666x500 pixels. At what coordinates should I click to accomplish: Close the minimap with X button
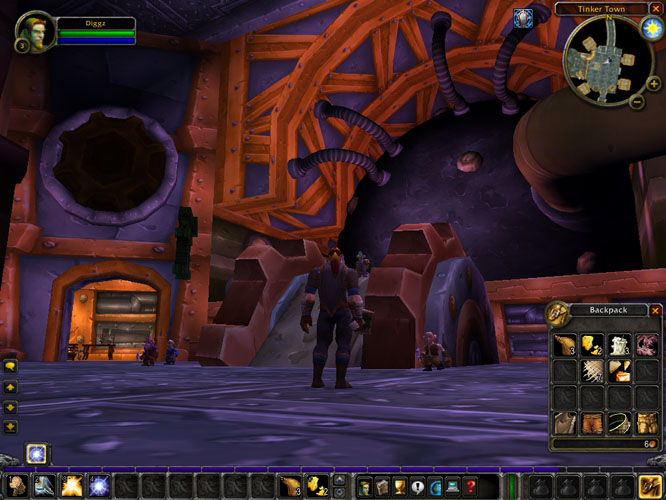[x=656, y=9]
